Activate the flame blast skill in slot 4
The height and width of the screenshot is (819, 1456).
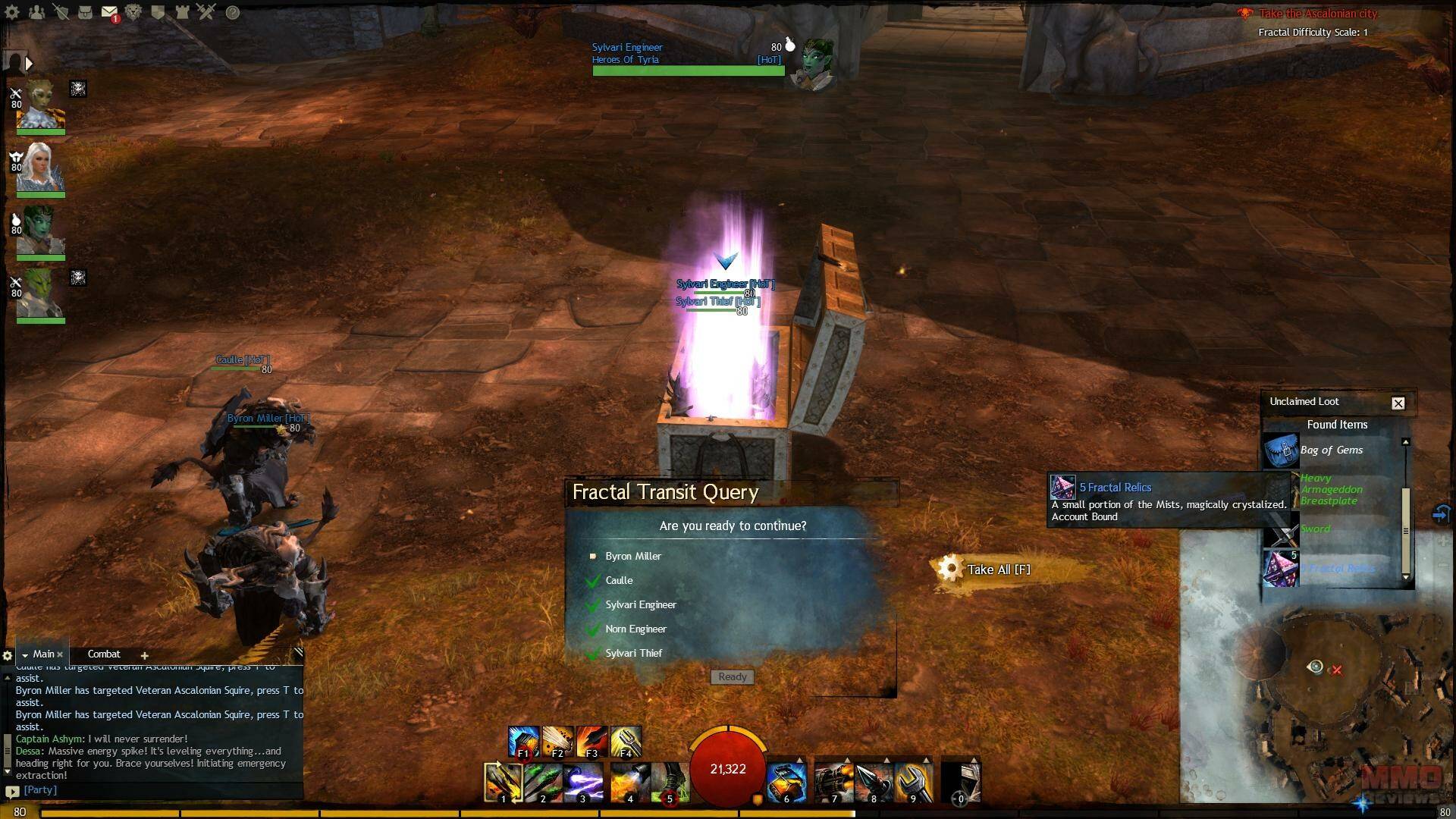pyautogui.click(x=629, y=783)
